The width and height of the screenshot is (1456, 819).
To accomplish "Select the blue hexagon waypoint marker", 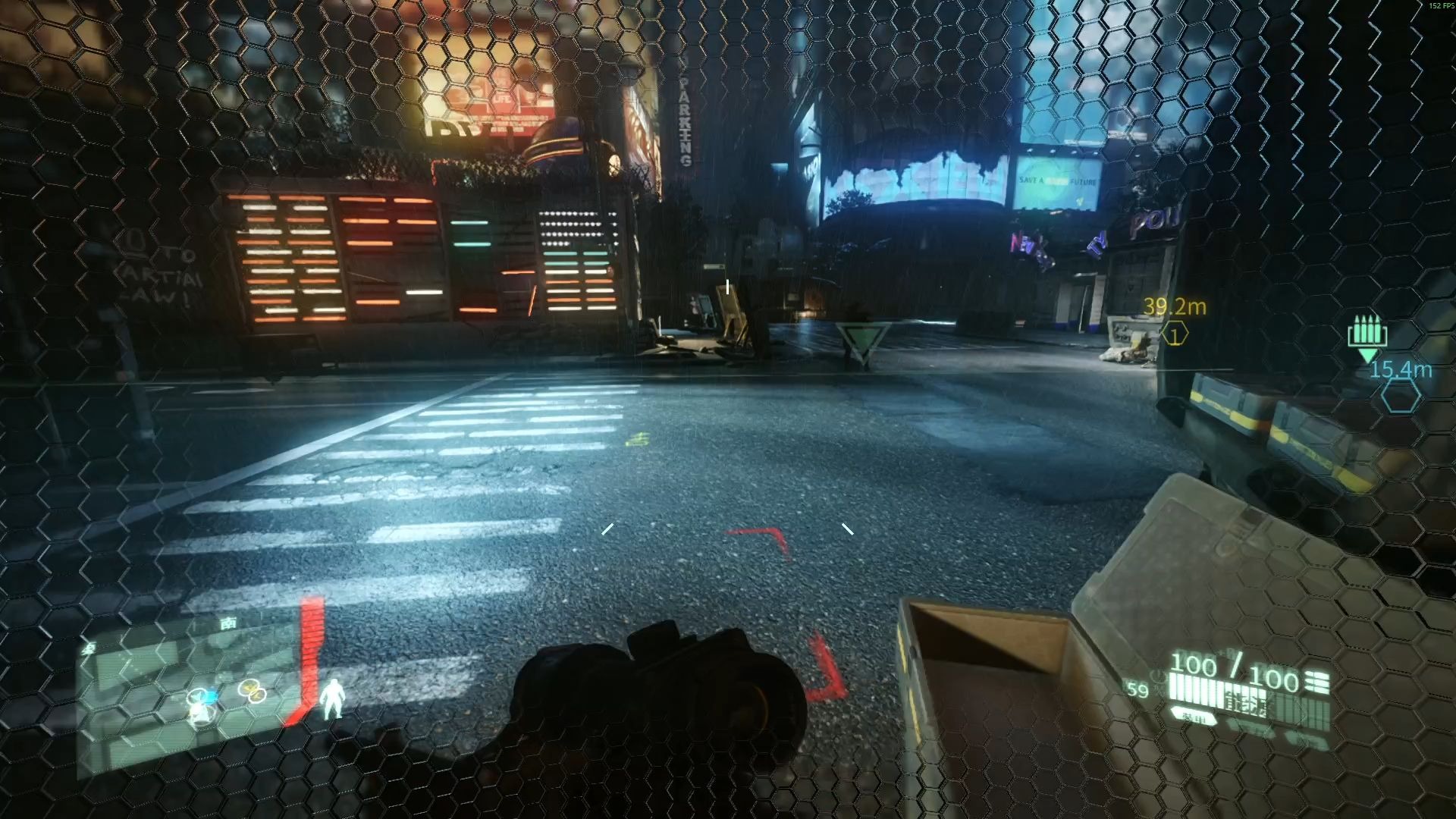I will tap(1400, 396).
